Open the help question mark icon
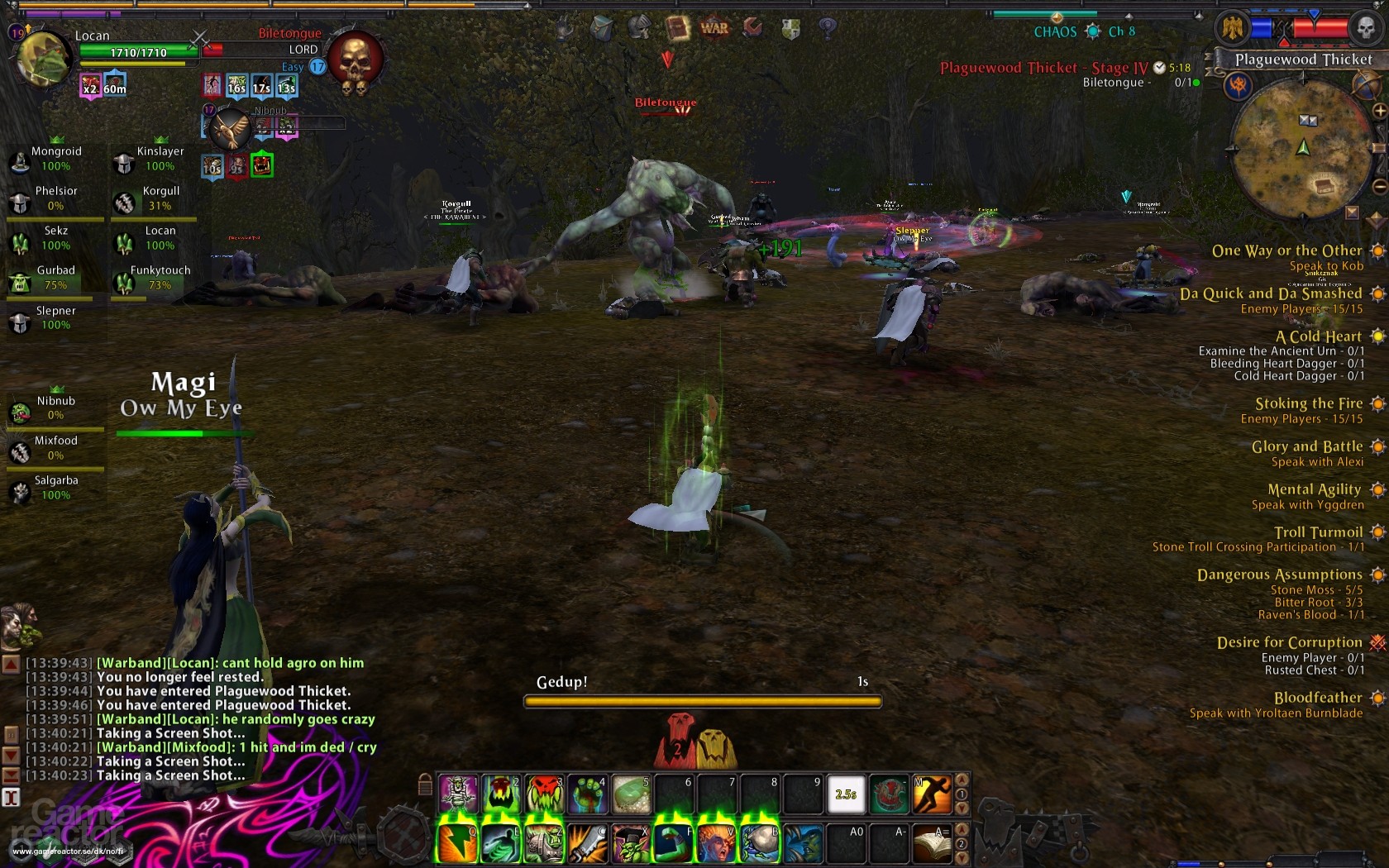Viewport: 1389px width, 868px height. point(826,26)
